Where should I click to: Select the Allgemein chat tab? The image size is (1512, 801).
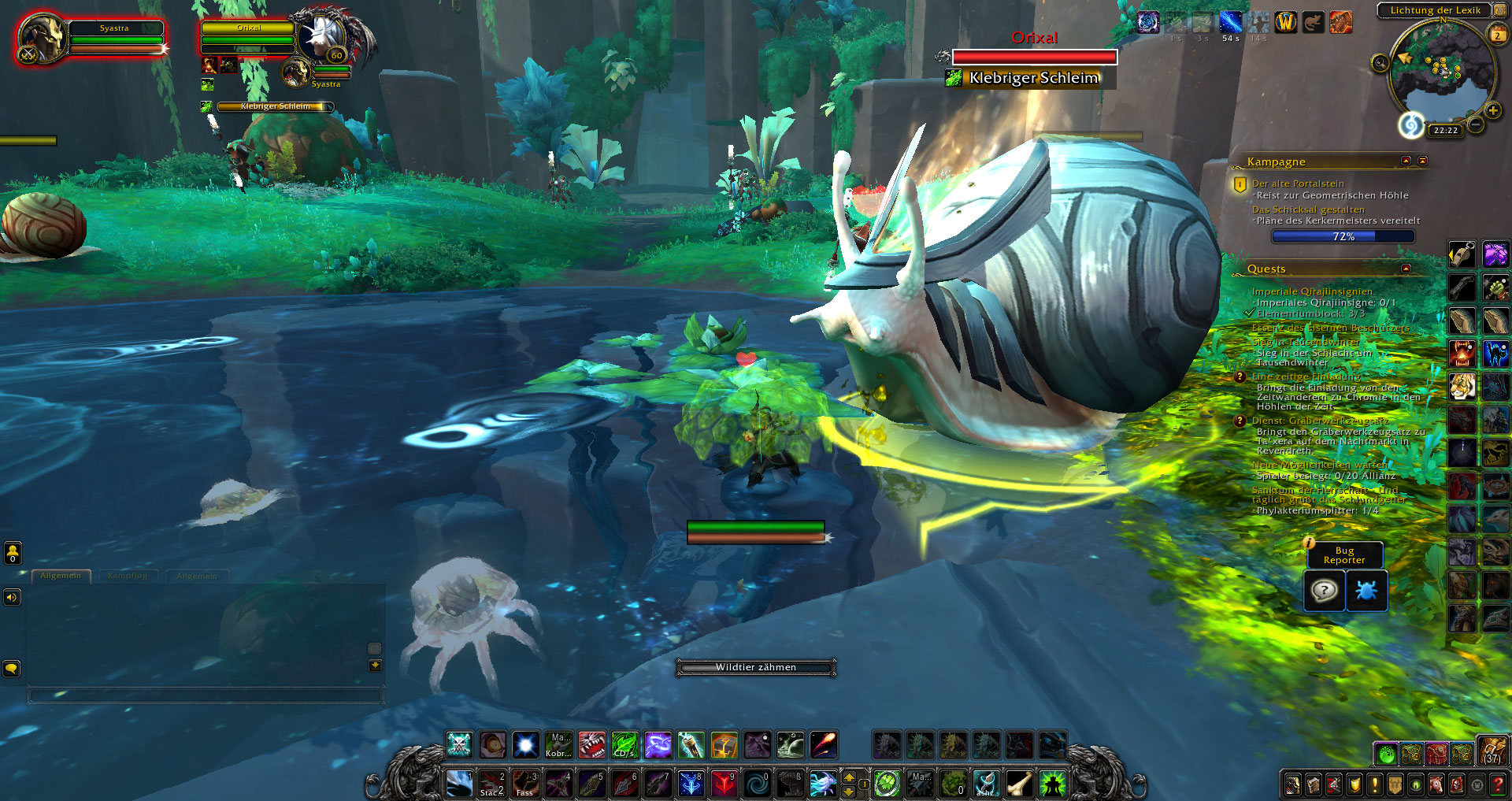61,576
